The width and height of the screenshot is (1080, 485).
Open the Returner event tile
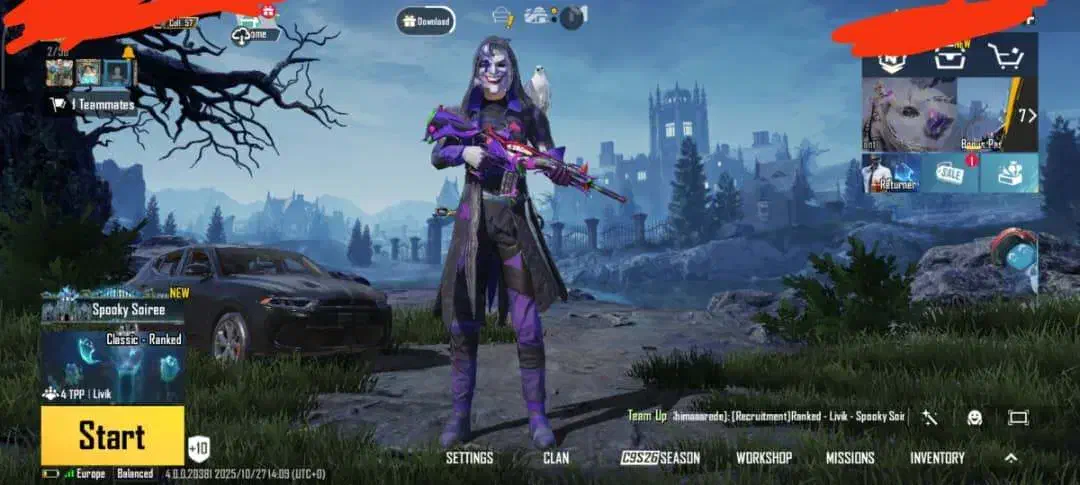click(891, 173)
